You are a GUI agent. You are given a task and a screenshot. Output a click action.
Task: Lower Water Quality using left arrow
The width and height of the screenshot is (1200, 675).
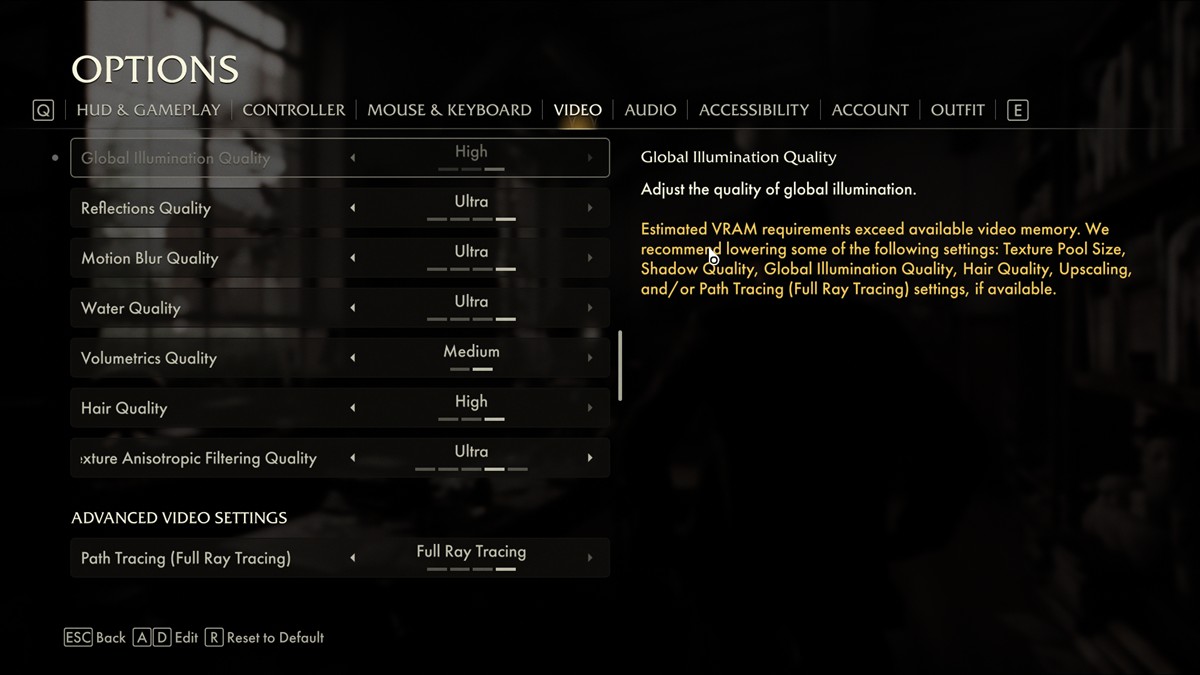click(x=352, y=308)
